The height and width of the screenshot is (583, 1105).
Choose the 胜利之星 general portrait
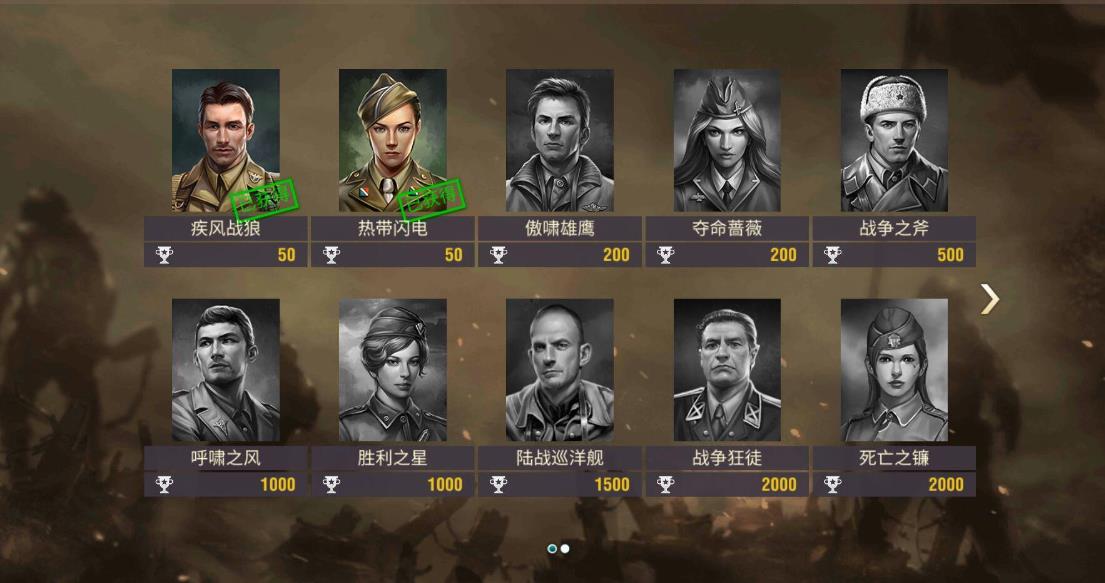point(392,371)
